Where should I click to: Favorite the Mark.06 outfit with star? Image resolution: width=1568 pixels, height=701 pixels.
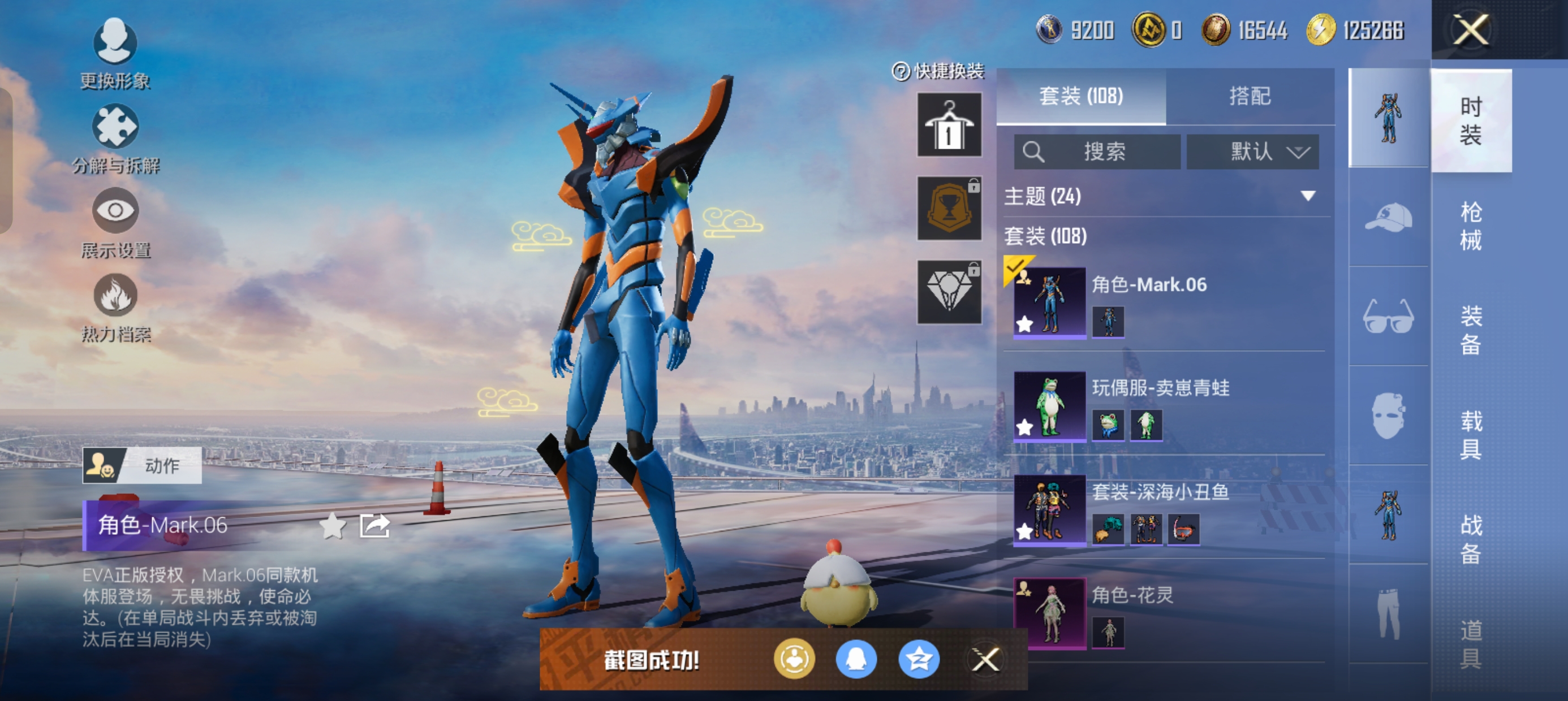(333, 525)
